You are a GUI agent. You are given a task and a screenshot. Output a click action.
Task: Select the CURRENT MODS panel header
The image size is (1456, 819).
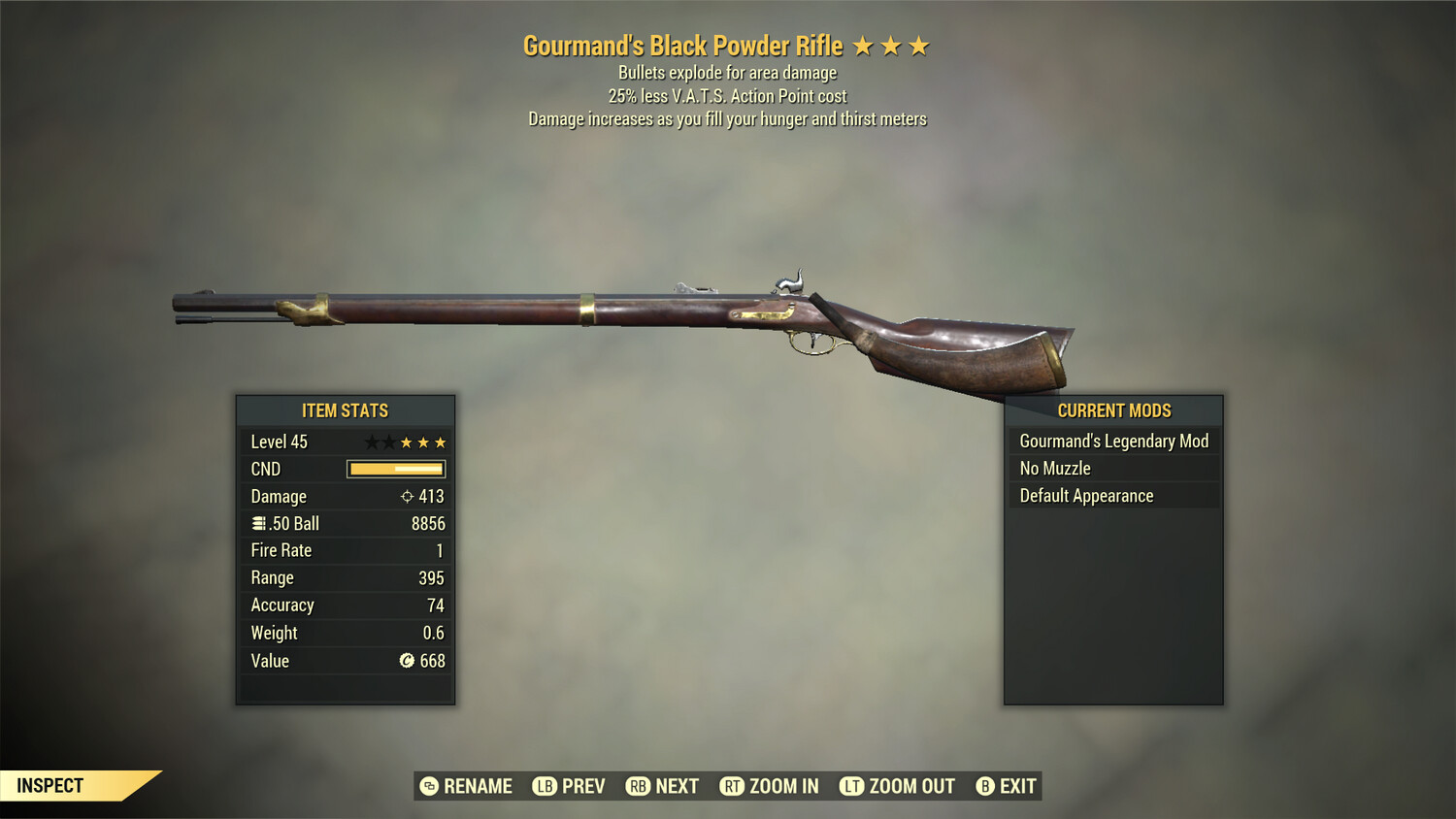1112,410
